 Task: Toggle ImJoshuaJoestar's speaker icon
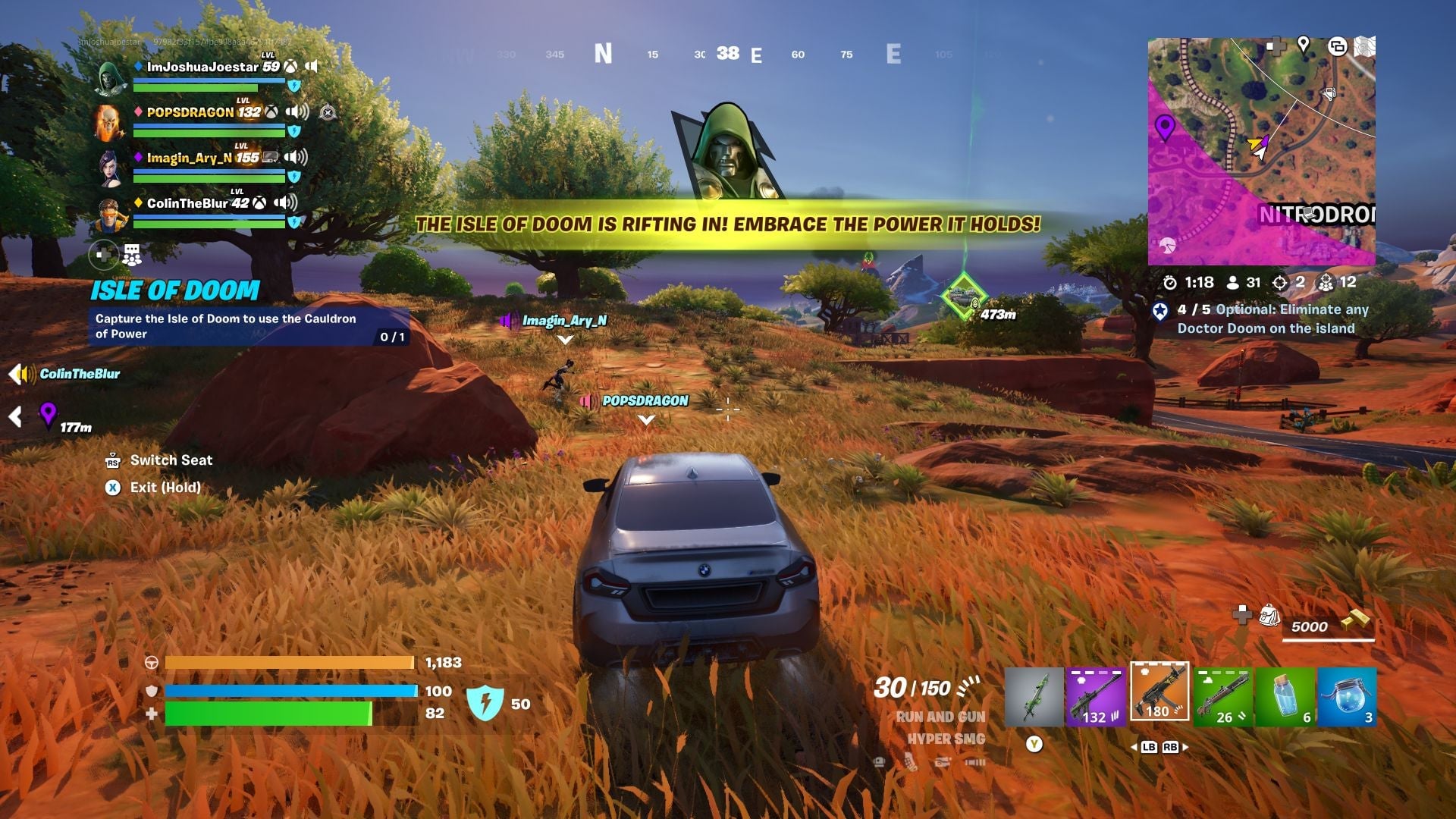313,67
